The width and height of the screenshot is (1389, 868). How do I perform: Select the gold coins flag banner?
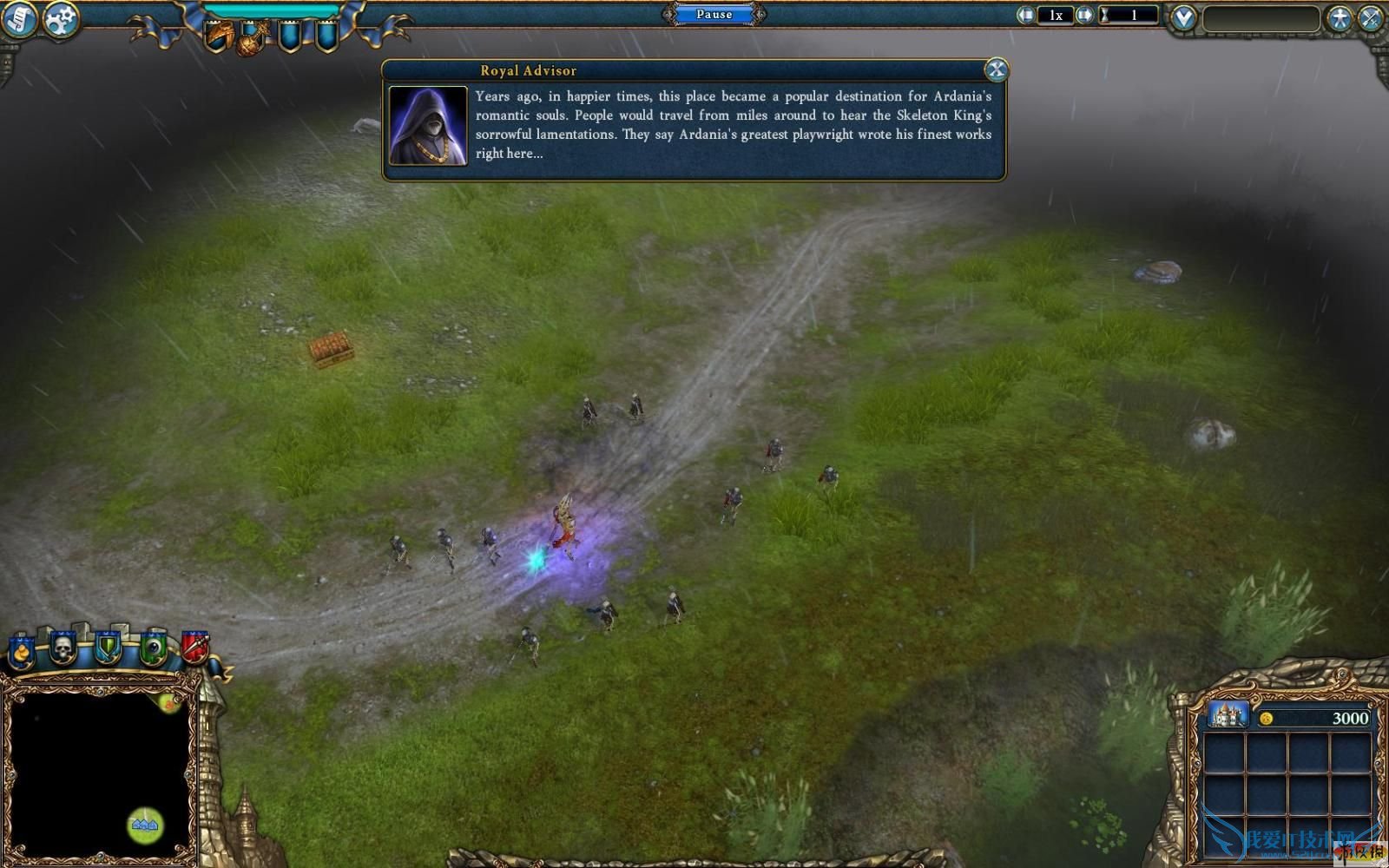tap(21, 651)
